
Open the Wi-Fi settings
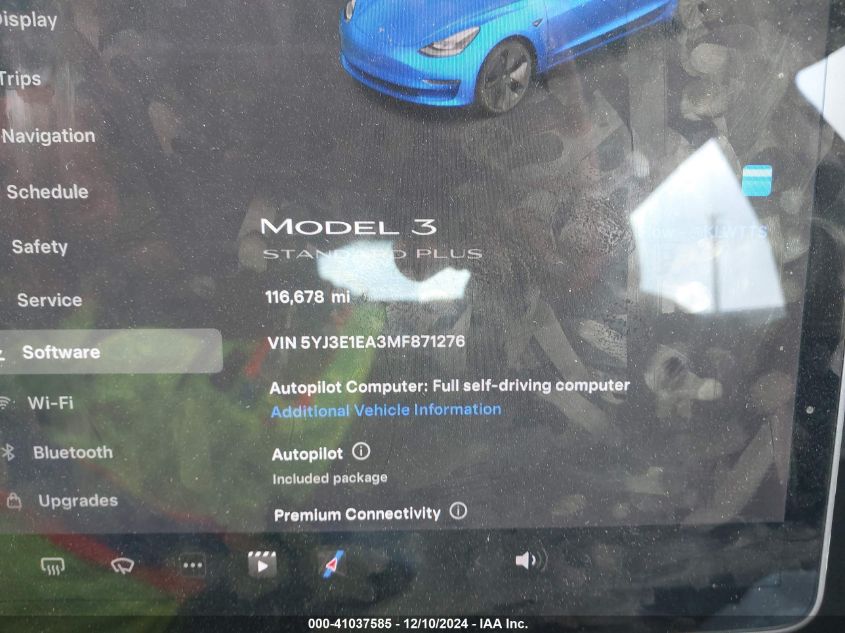(50, 403)
